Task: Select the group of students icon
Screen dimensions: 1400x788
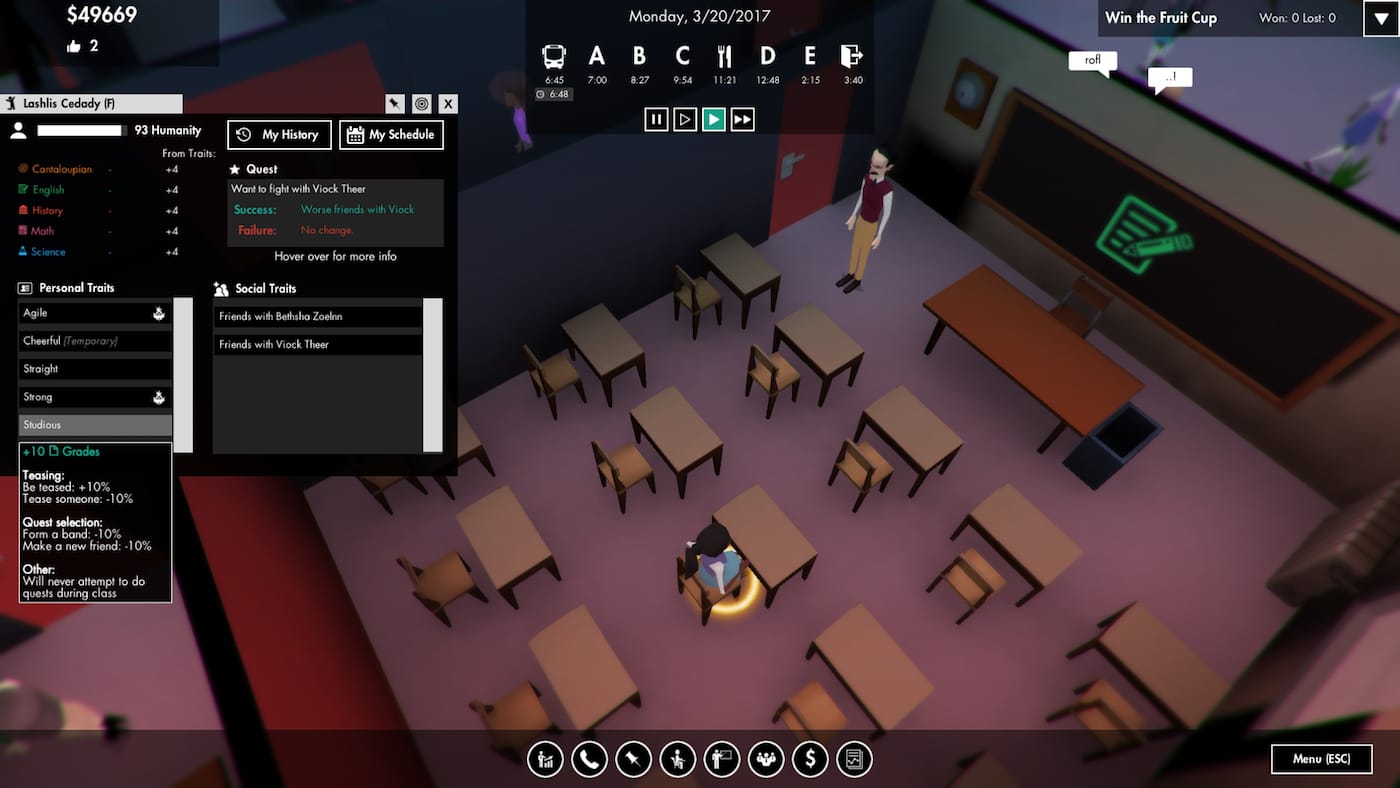Action: coord(766,759)
